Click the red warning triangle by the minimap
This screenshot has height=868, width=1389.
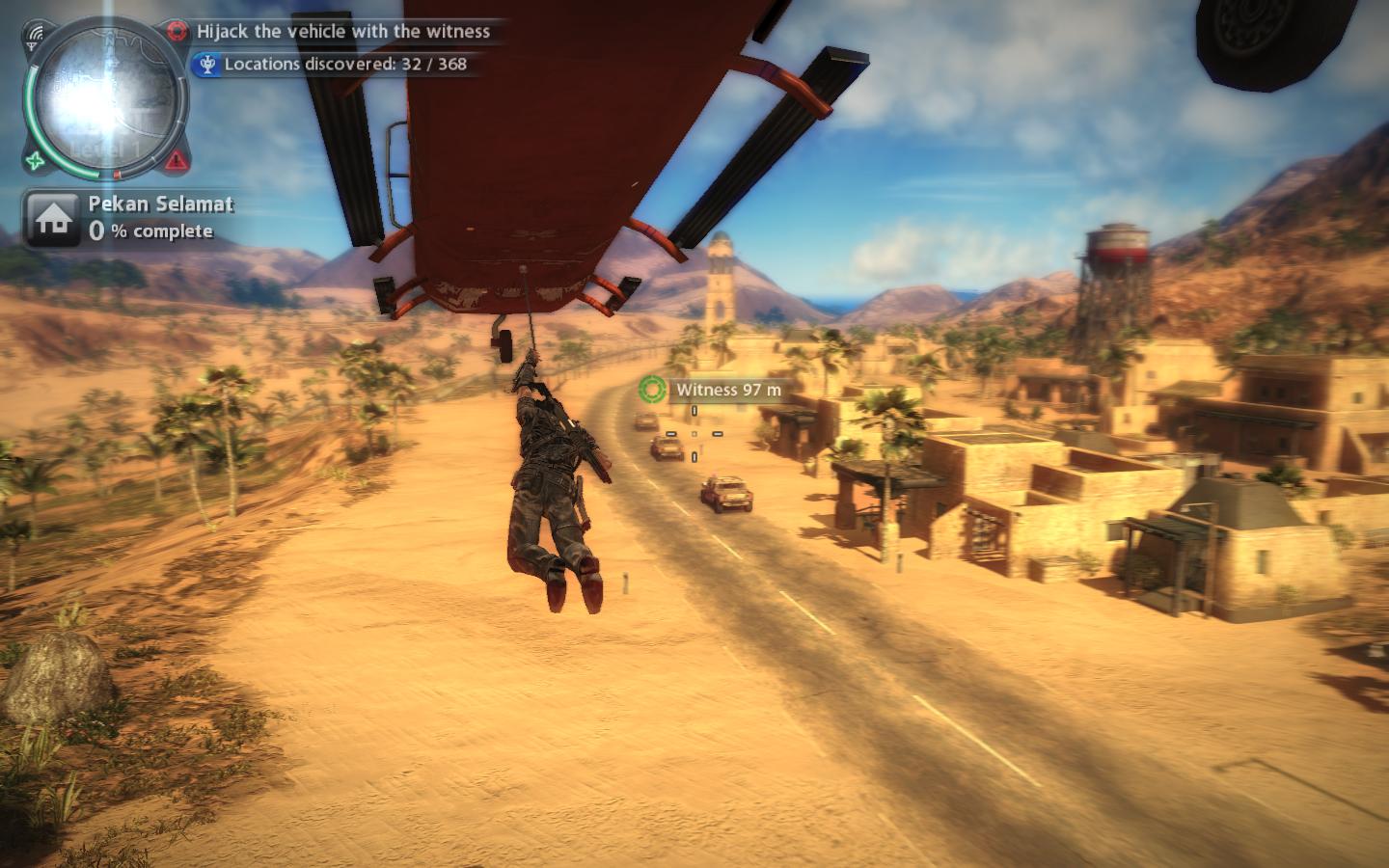coord(177,160)
